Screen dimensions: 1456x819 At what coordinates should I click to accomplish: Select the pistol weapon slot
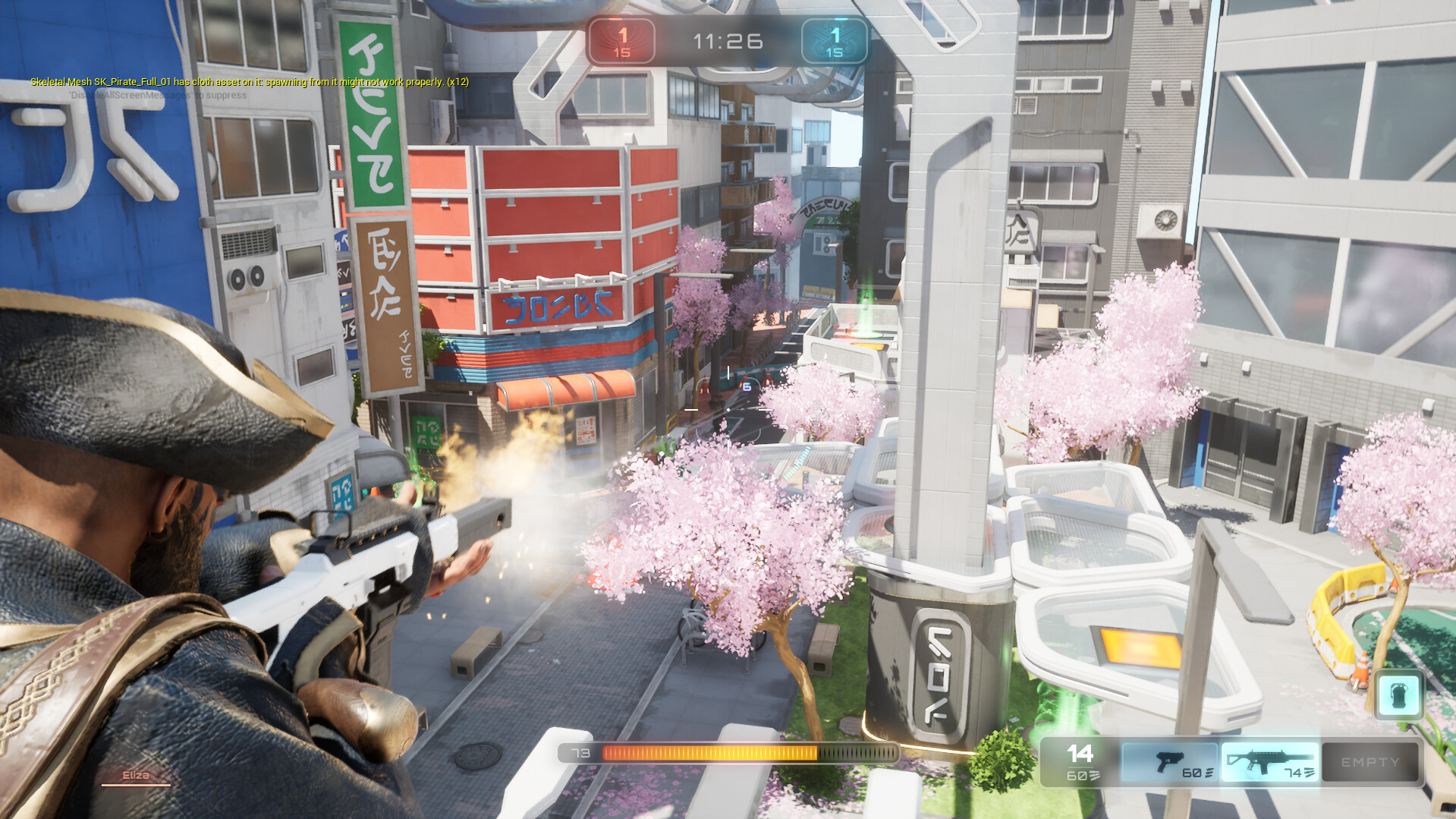point(1169,762)
